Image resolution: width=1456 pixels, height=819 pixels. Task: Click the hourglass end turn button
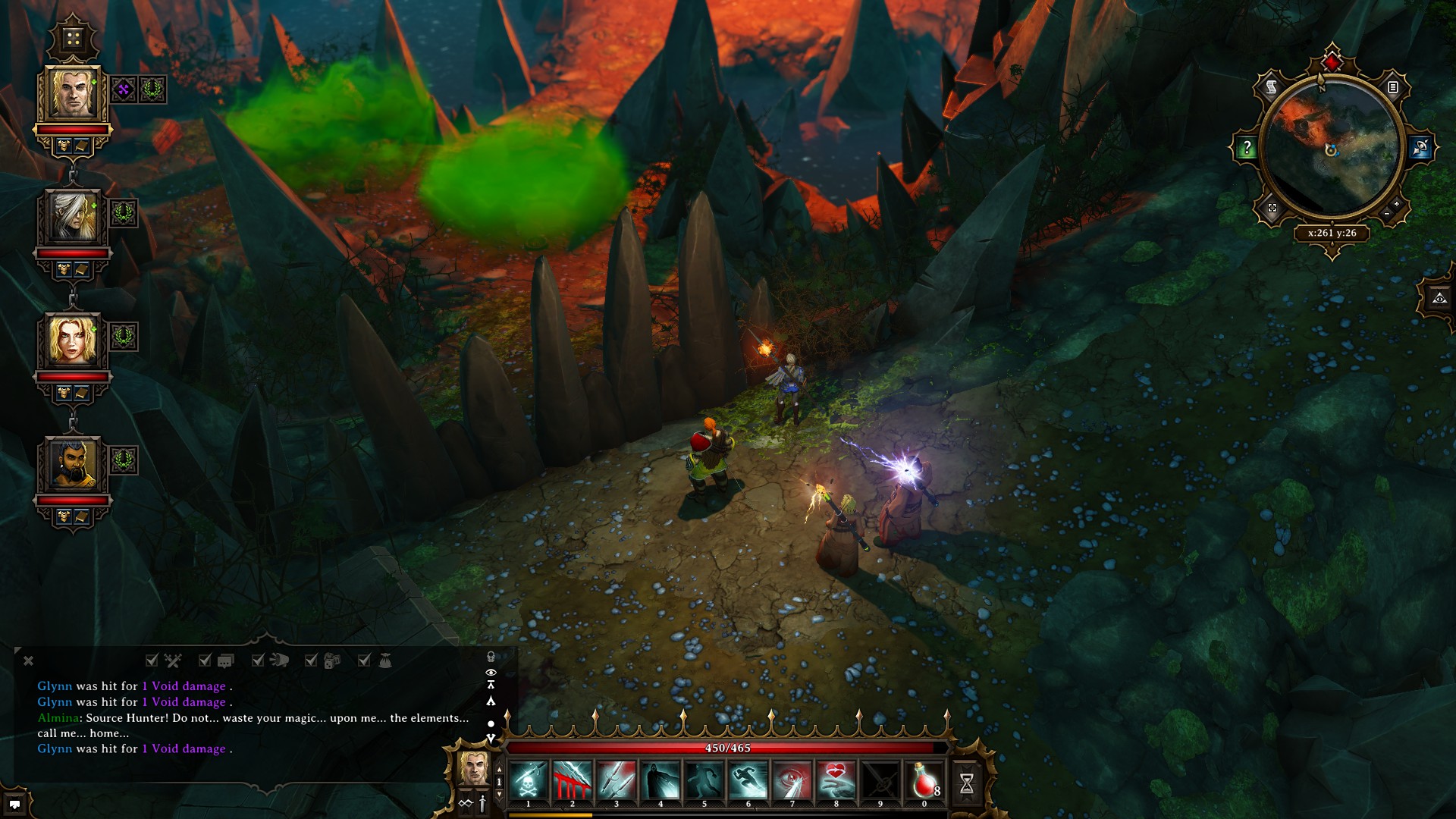[x=967, y=783]
